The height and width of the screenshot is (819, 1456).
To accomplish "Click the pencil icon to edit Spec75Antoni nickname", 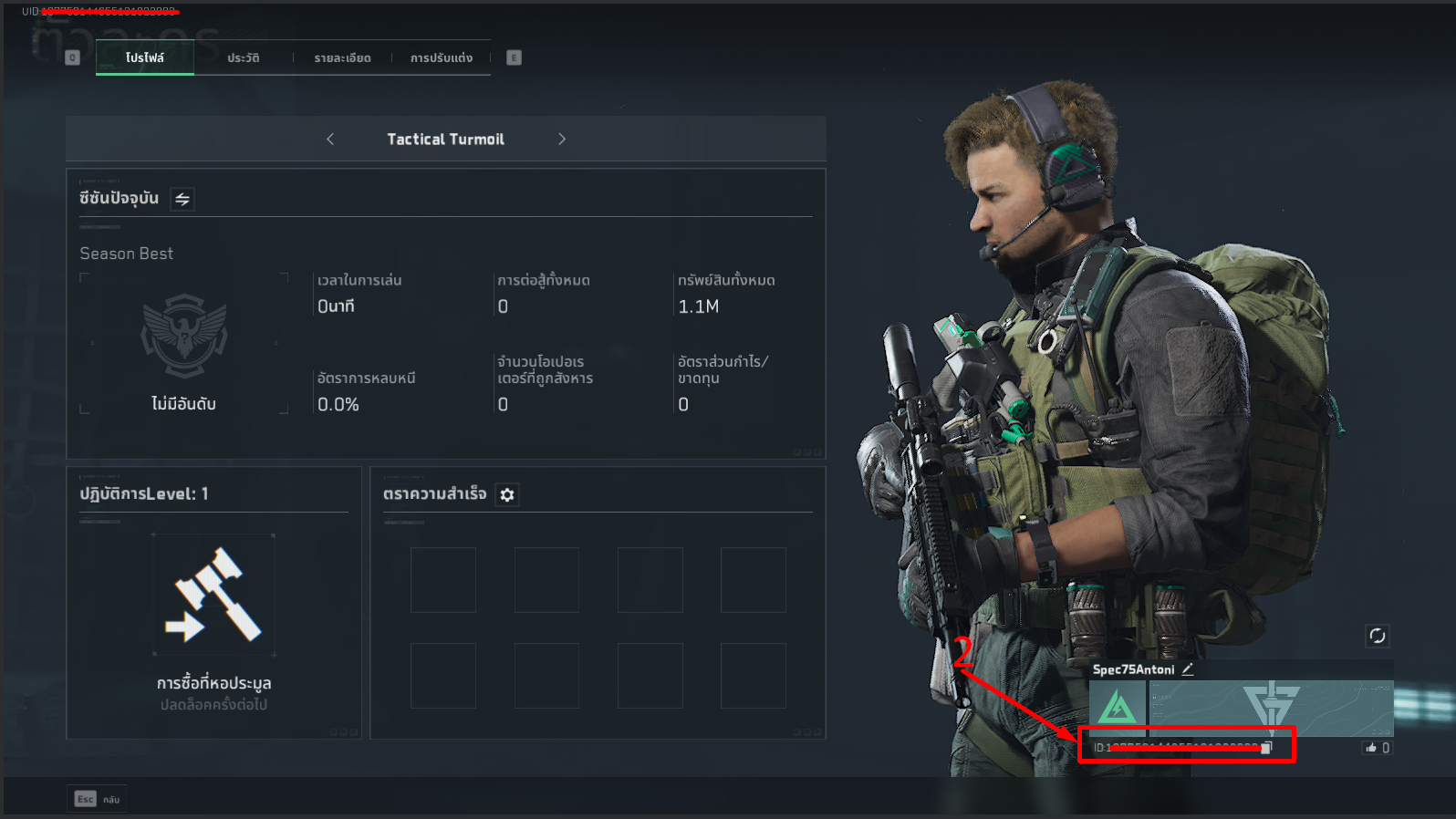I will point(1187,669).
